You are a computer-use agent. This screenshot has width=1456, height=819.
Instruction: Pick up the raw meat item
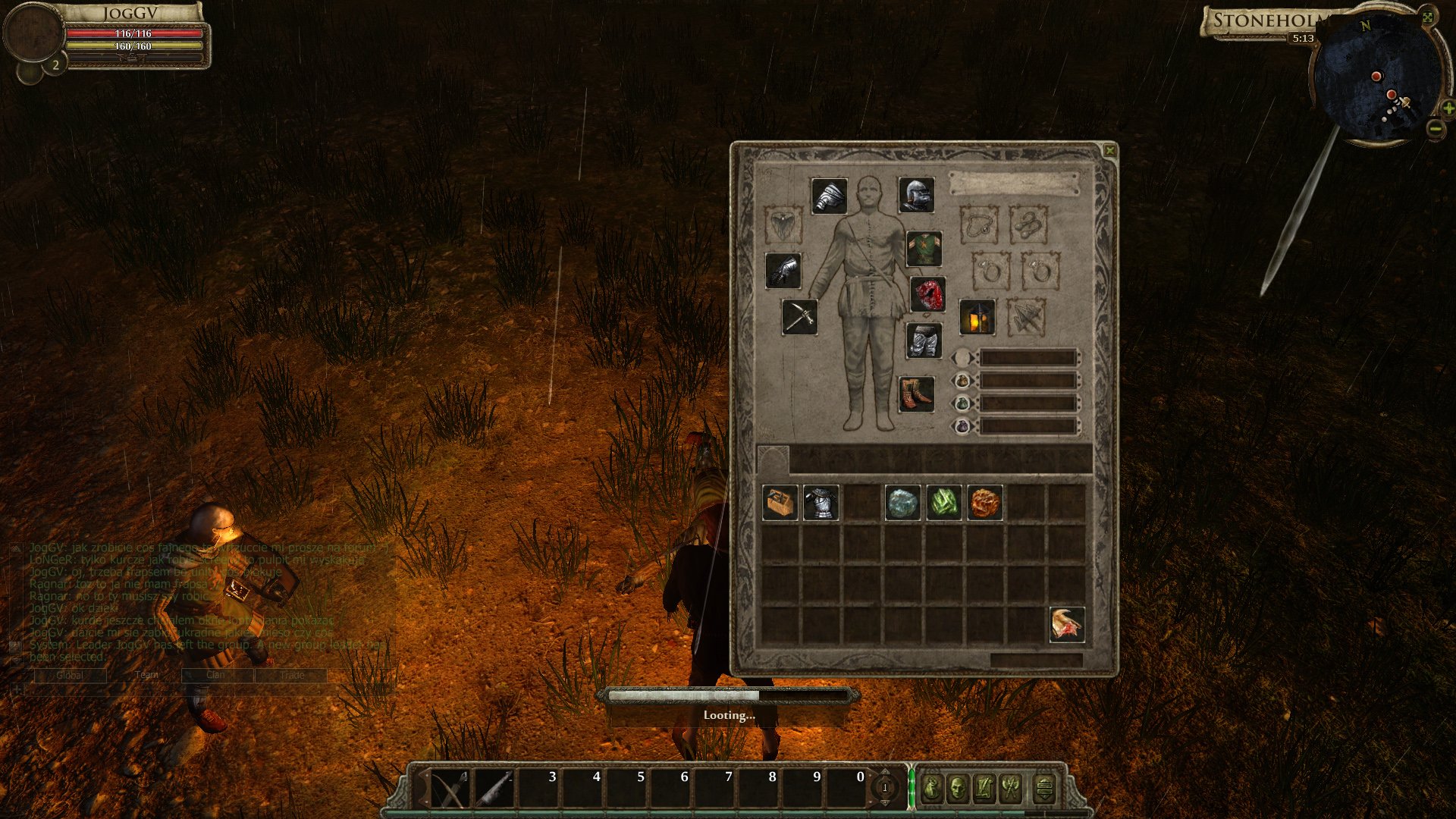(1067, 625)
